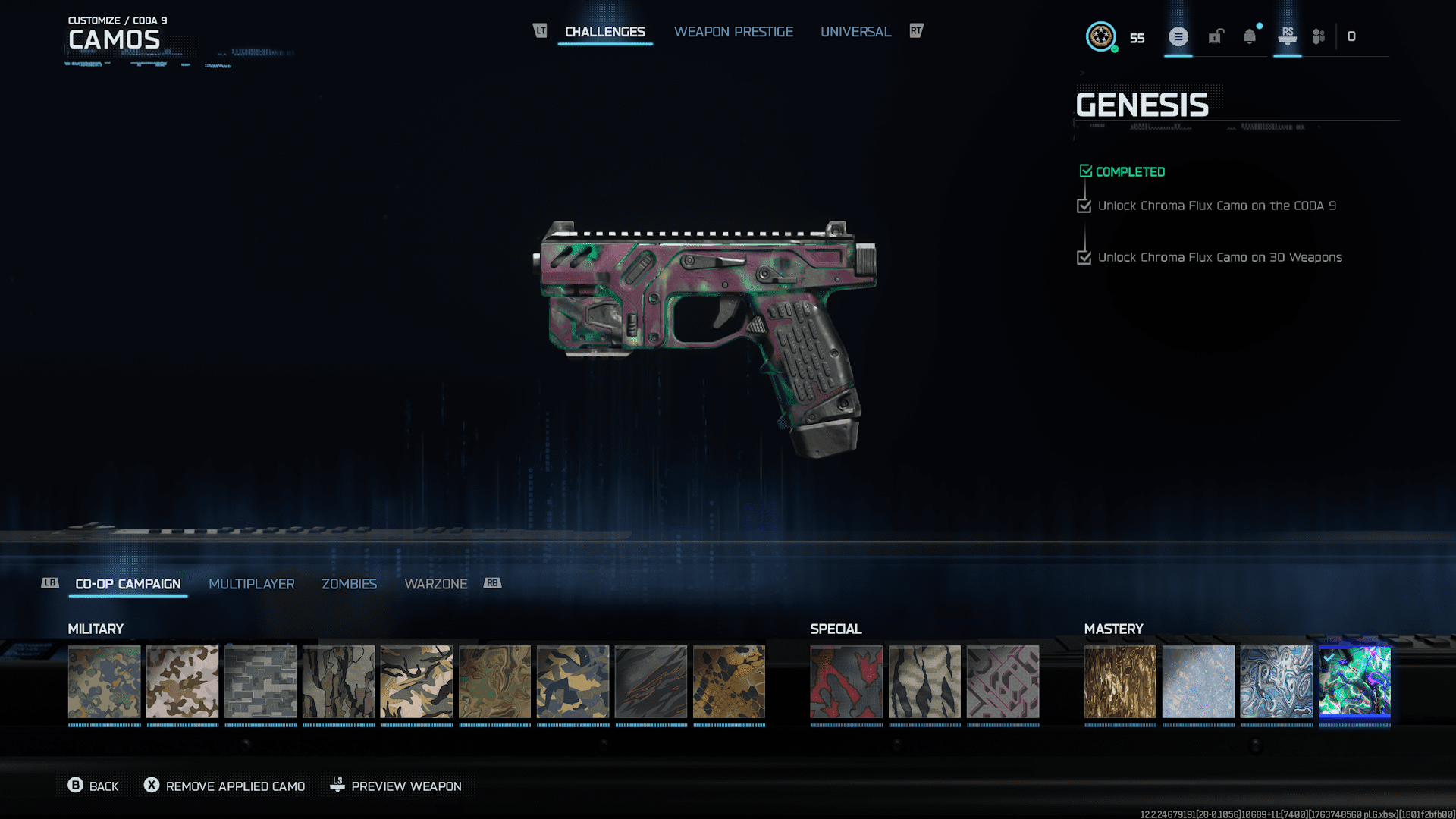Select the green Genesis mastery camo
Screen dimensions: 1456x819
point(1354,681)
